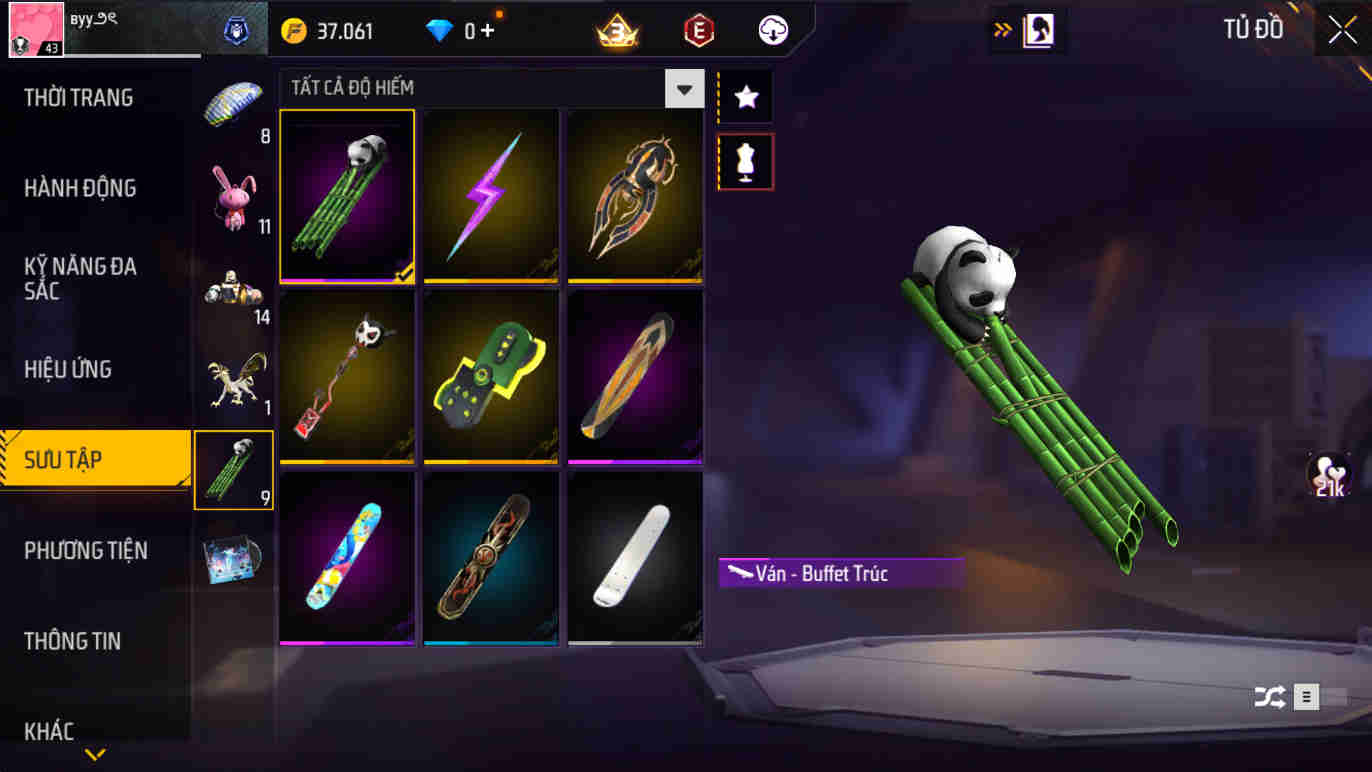1372x772 pixels.
Task: Click the Ván - Buffet Trúc label
Action: pos(840,573)
